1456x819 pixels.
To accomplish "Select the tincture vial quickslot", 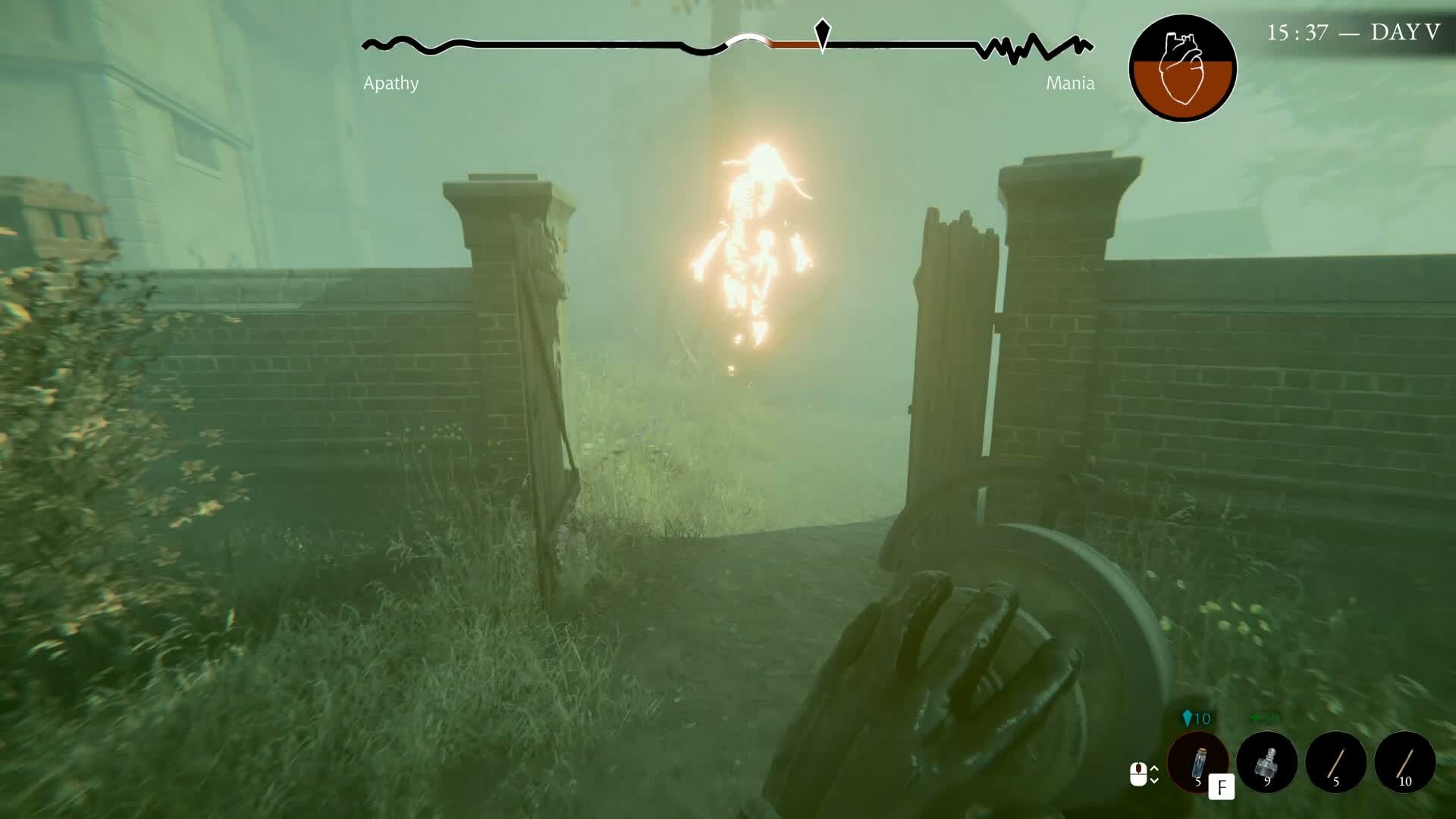I will (x=1199, y=763).
